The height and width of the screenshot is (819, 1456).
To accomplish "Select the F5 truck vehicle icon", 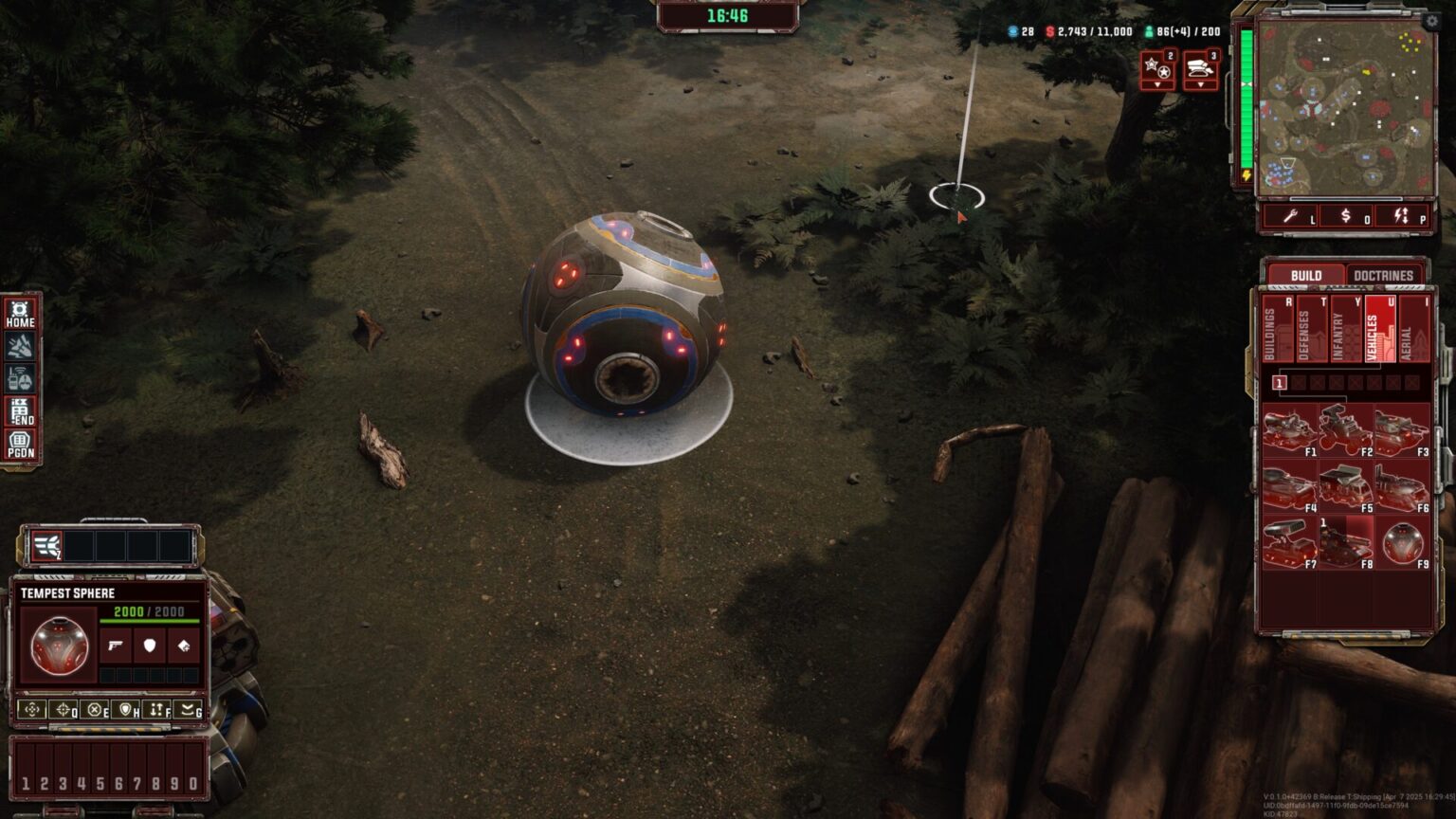I will point(1345,487).
